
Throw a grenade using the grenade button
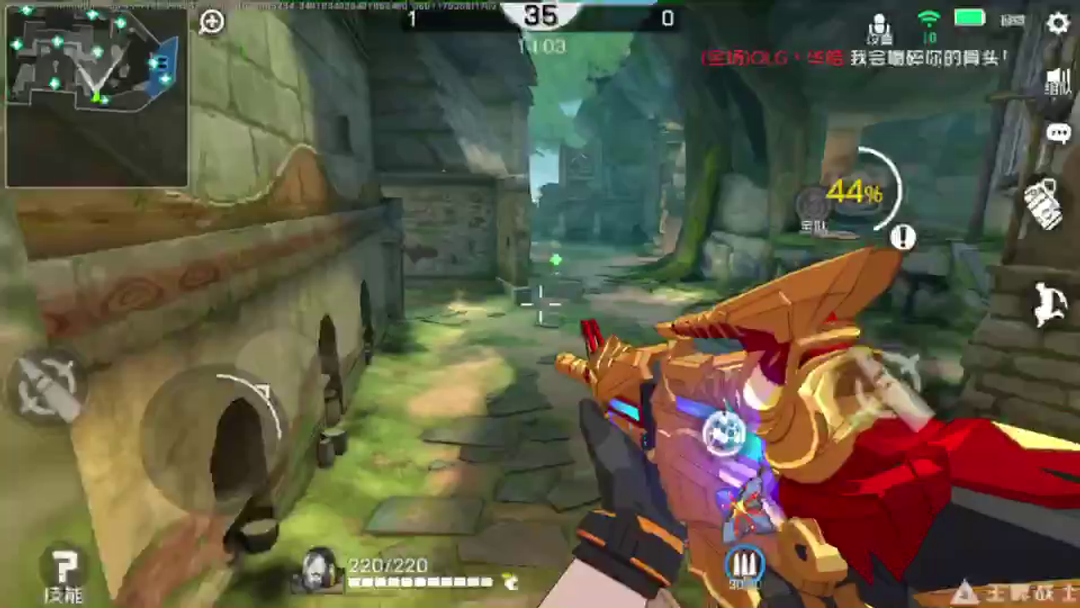tap(1043, 204)
